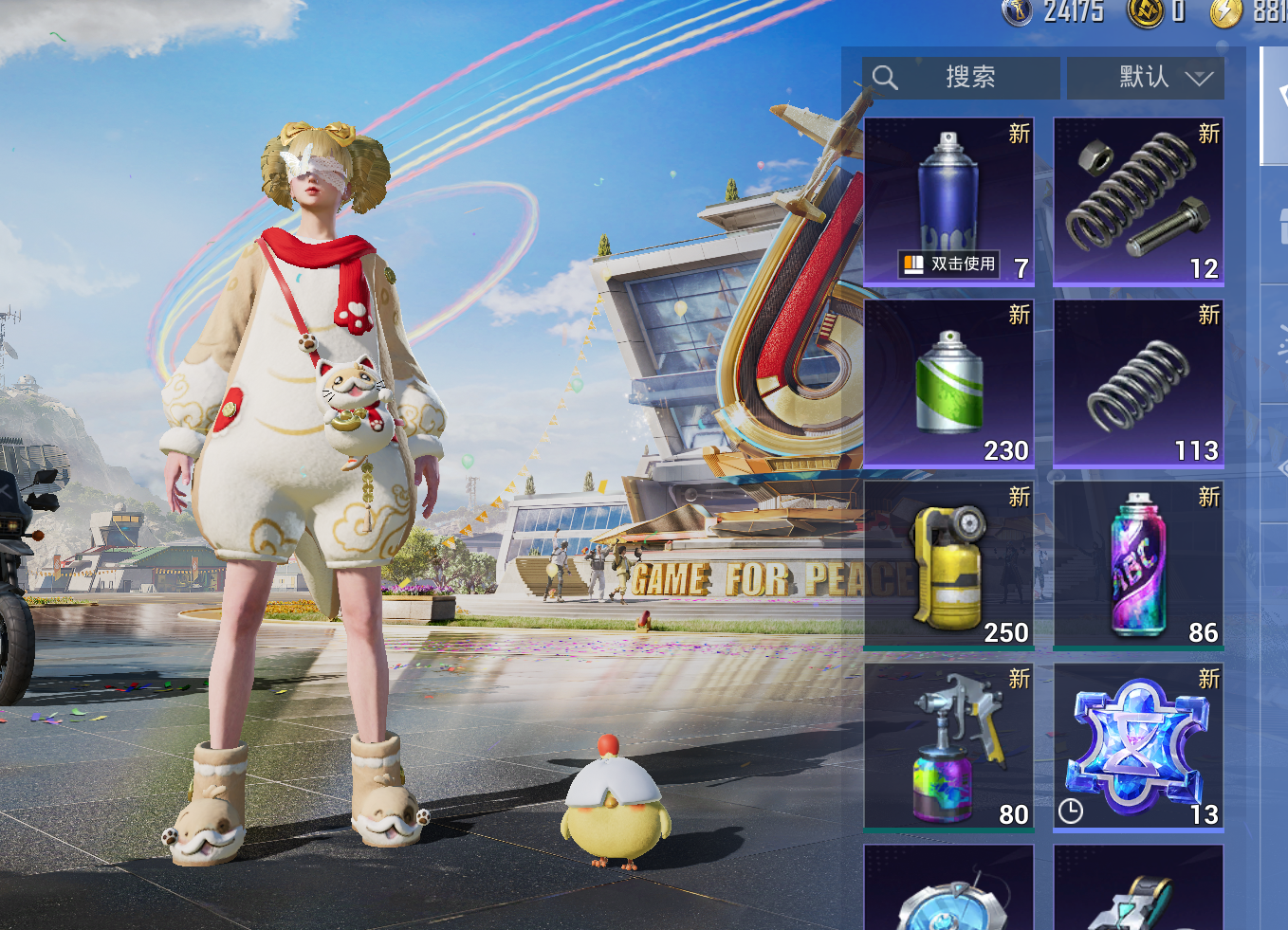Use the 双击使用 button on blue spray
This screenshot has width=1288, height=930.
click(x=949, y=264)
